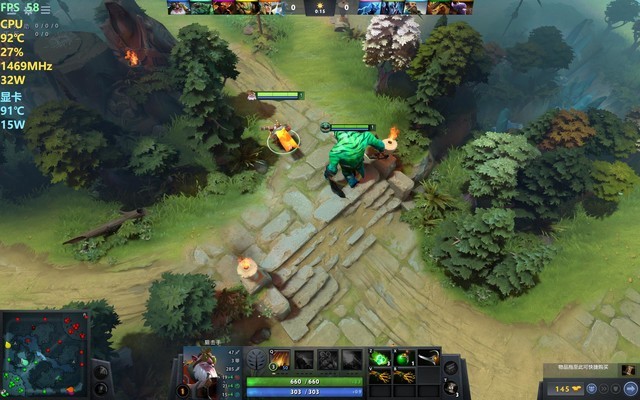Viewport: 640px width, 400px height.
Task: Open the main menu hamburger icon
Action: click(45, 9)
